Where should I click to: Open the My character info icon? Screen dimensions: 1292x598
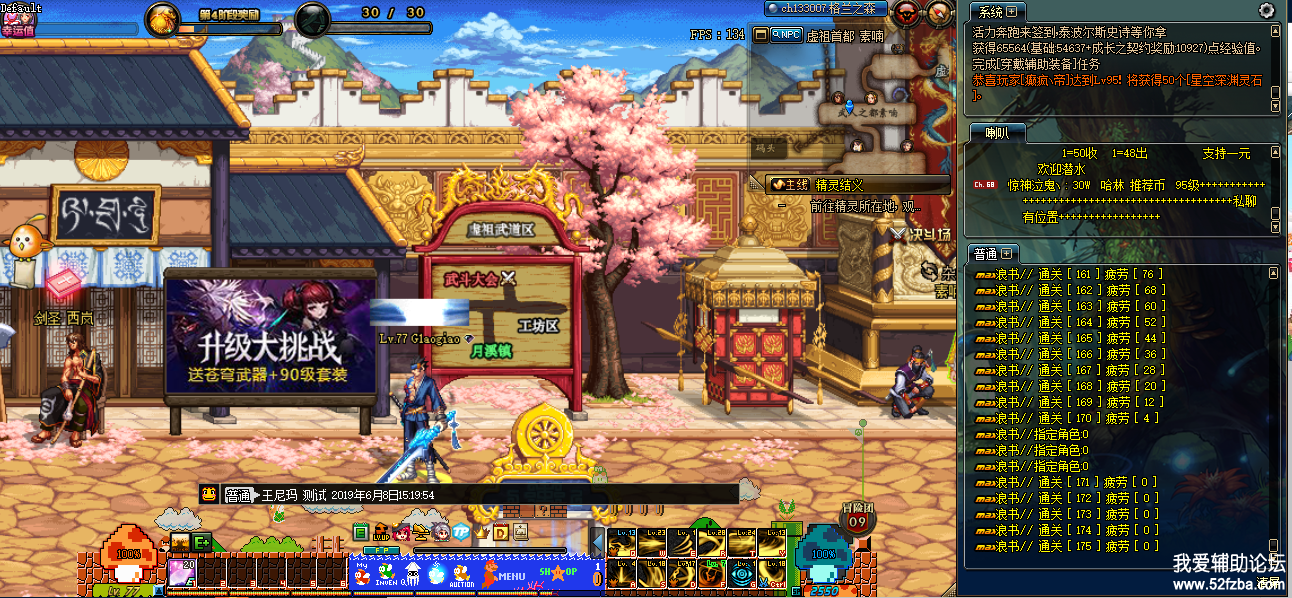click(361, 574)
